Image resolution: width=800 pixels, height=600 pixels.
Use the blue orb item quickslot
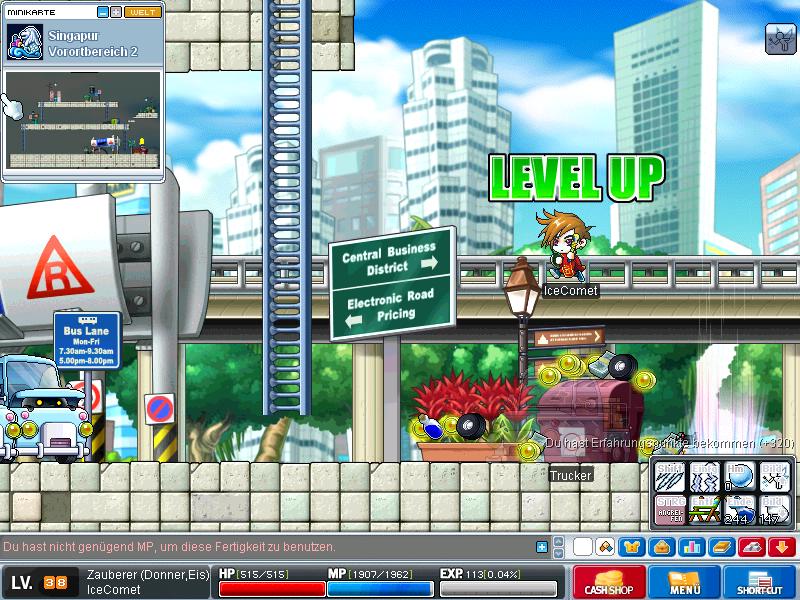point(740,475)
